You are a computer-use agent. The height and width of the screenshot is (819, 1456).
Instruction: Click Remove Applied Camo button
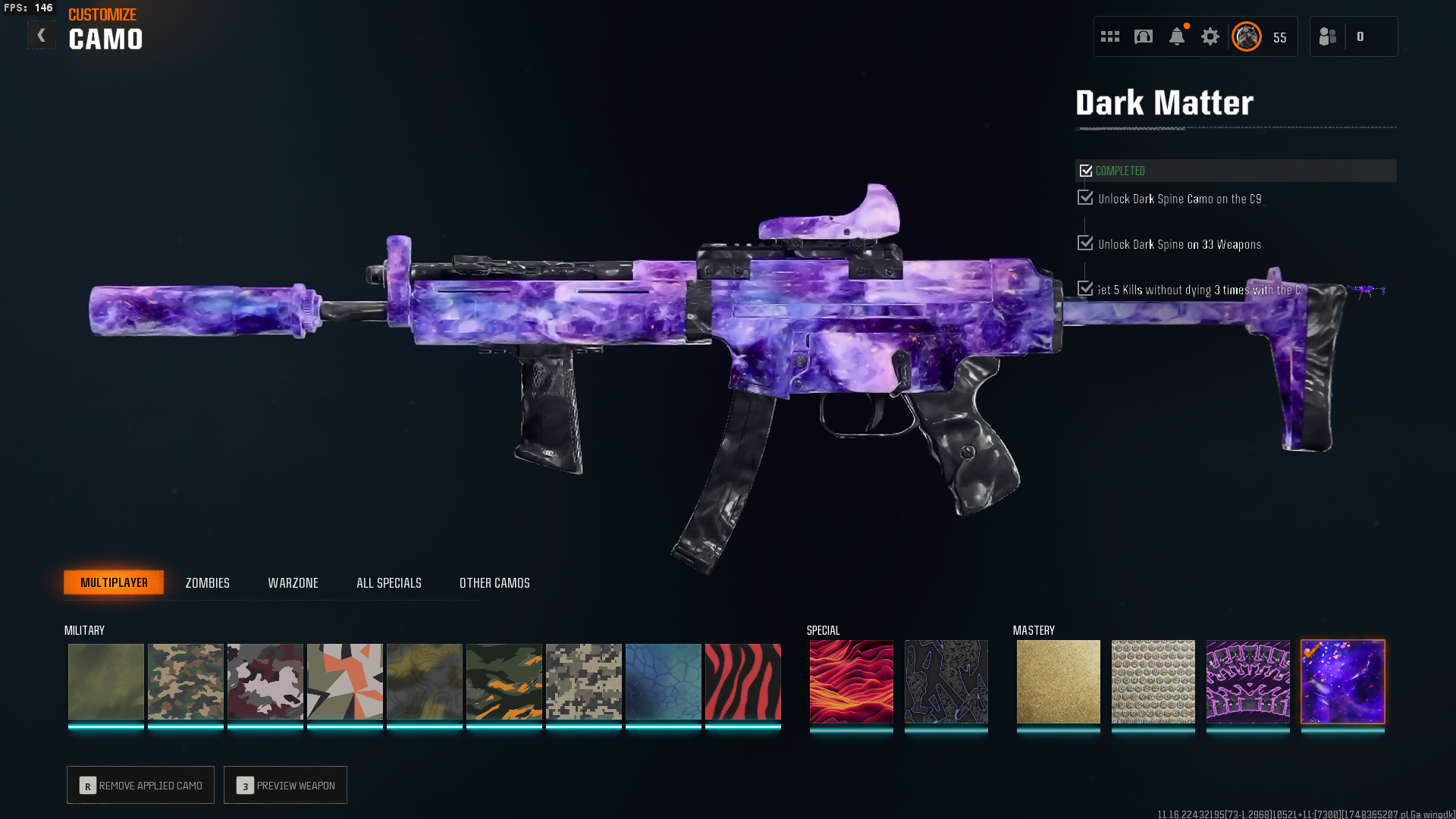[x=140, y=785]
